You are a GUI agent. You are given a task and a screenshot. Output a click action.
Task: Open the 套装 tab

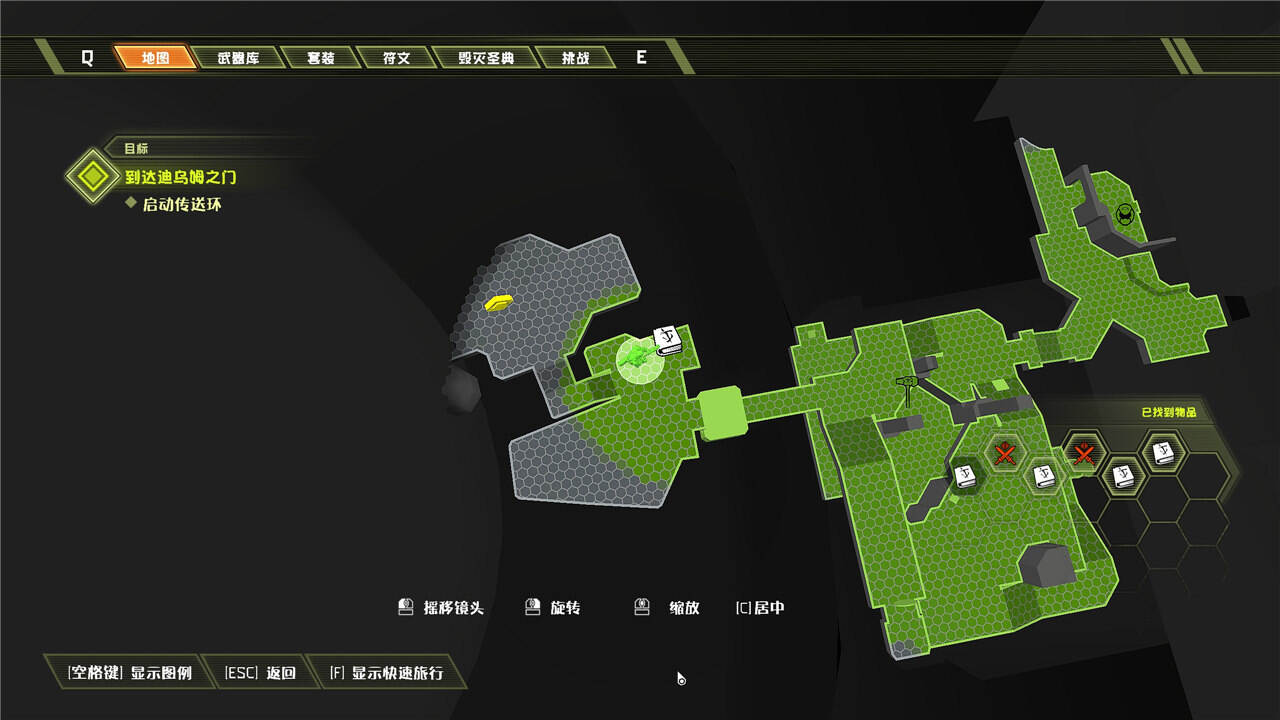tap(320, 58)
